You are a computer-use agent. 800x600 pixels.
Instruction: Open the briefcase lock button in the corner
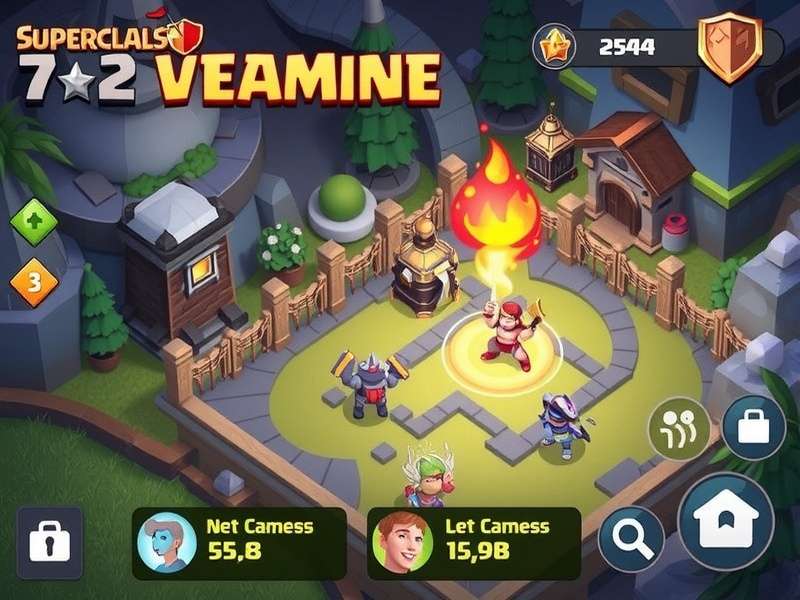click(50, 541)
